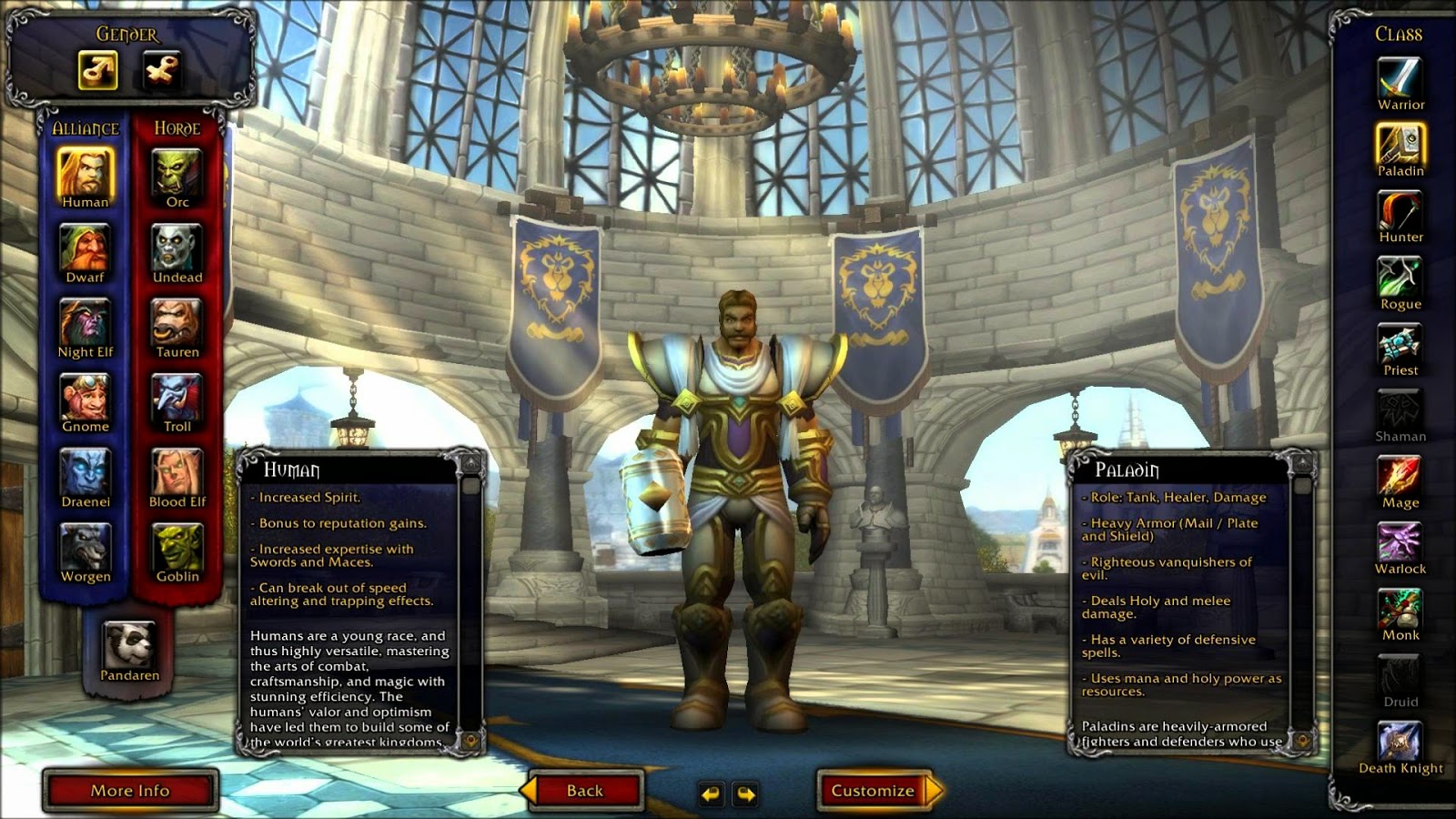1456x819 pixels.
Task: Choose the Blood Elf race icon
Action: 175,470
